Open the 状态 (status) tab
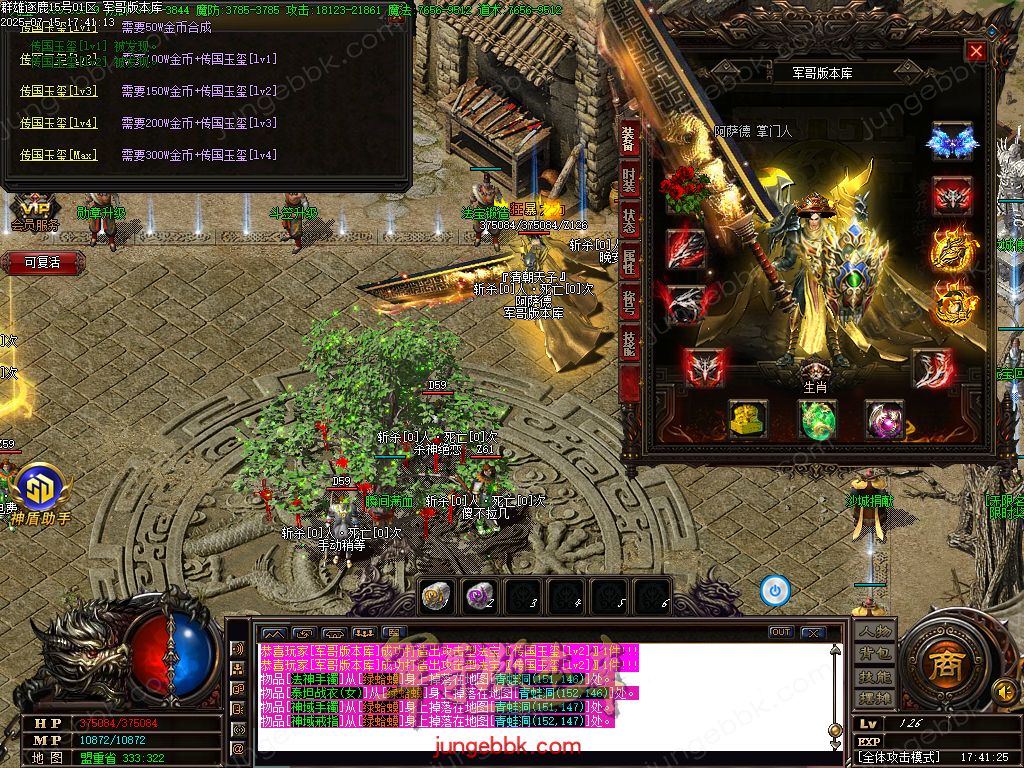The width and height of the screenshot is (1024, 768). [x=629, y=222]
